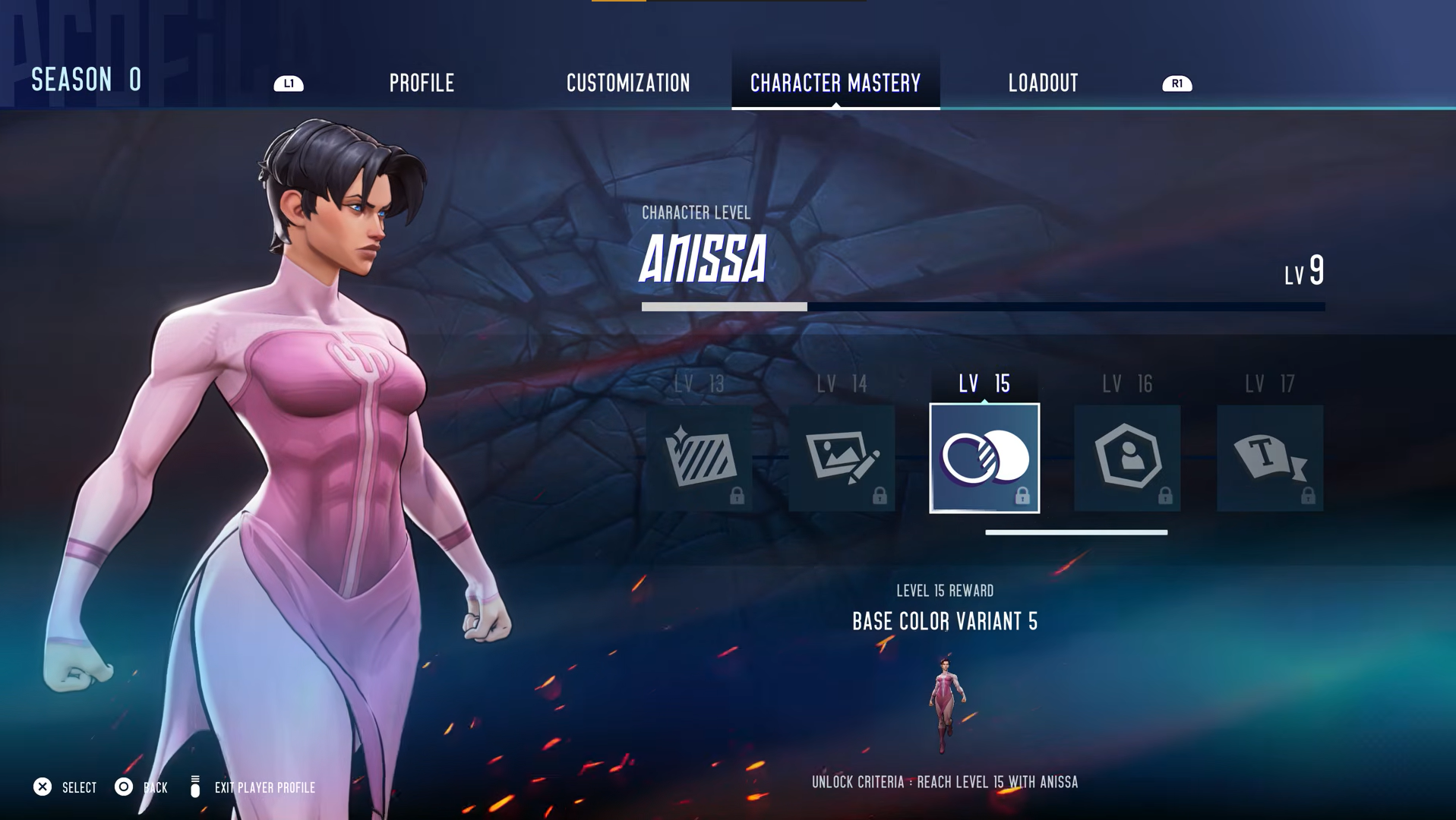This screenshot has width=1456, height=820.
Task: Switch to the Profile tab
Action: pyautogui.click(x=422, y=83)
